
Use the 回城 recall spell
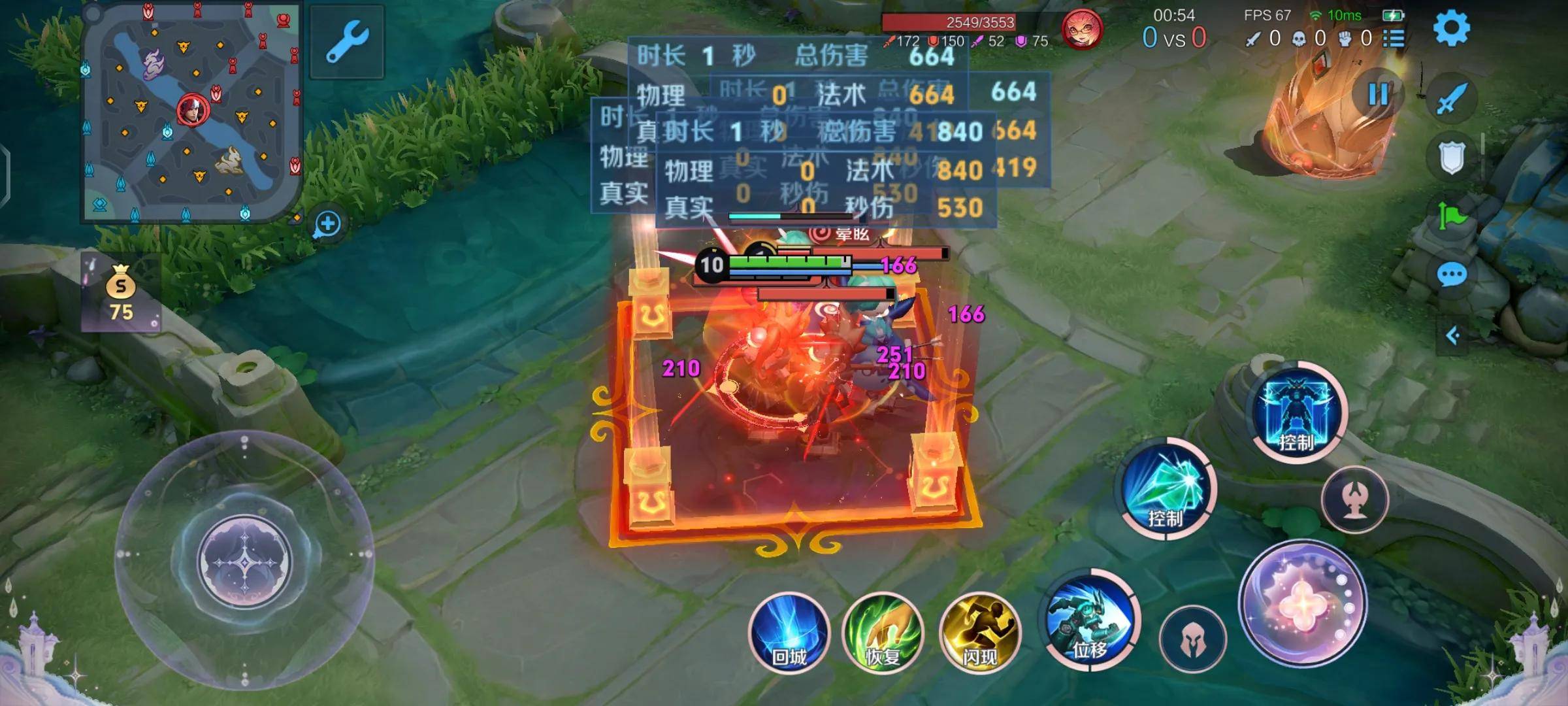(789, 633)
